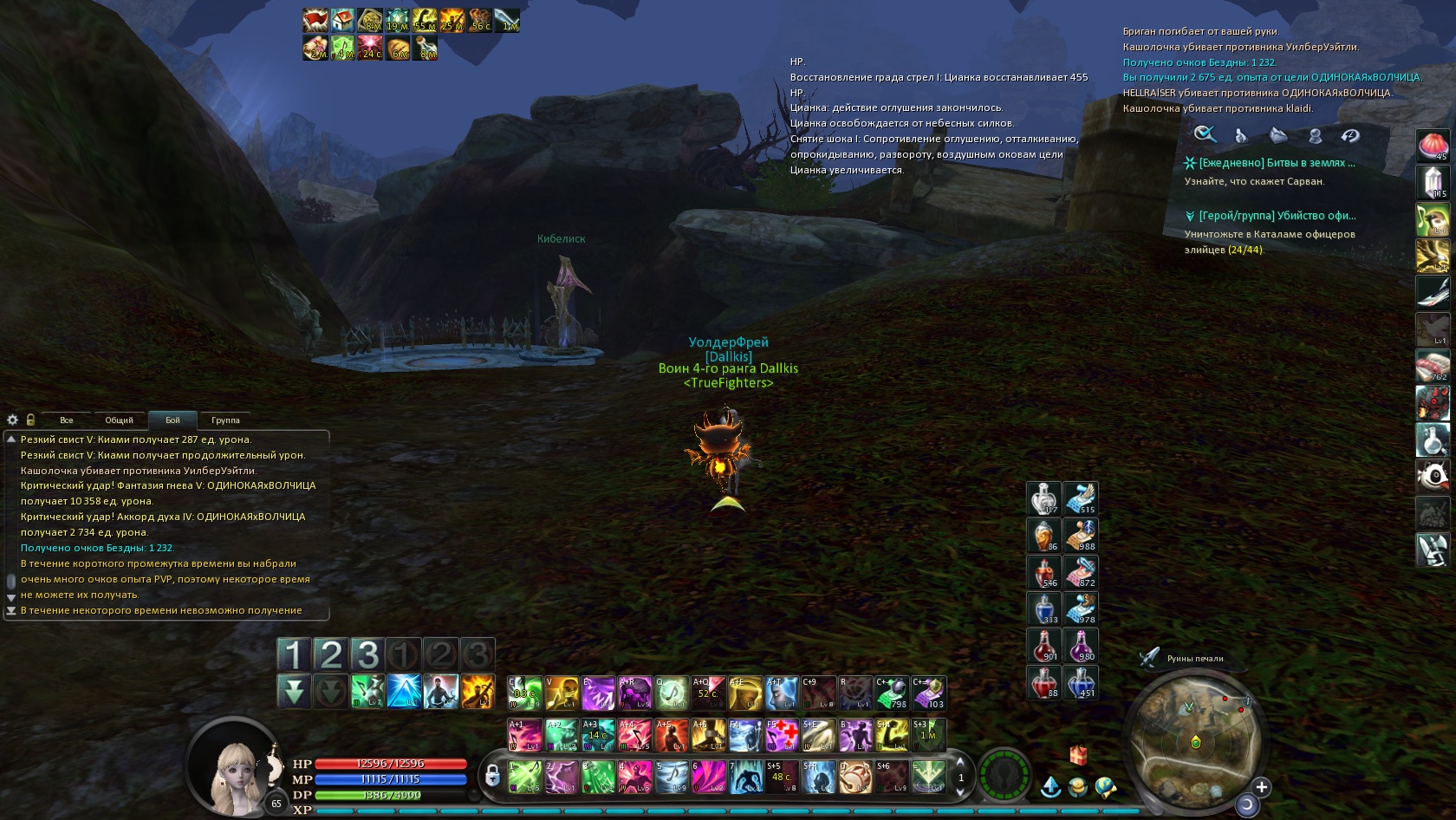The image size is (1456, 820).
Task: Use the blue heart potion numbered 451
Action: click(x=1081, y=682)
